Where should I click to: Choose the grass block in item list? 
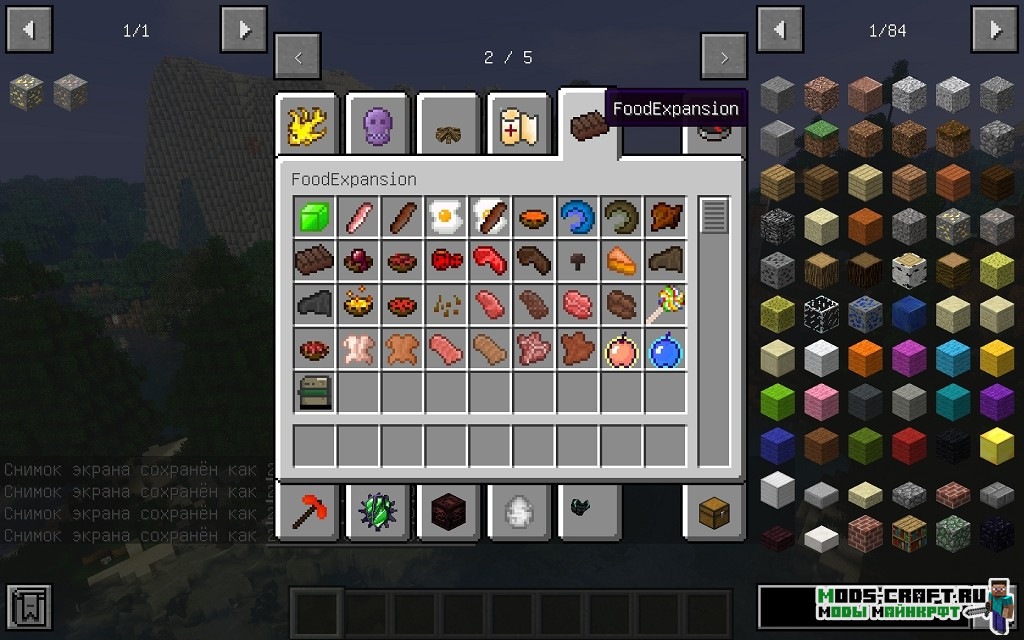coord(821,135)
